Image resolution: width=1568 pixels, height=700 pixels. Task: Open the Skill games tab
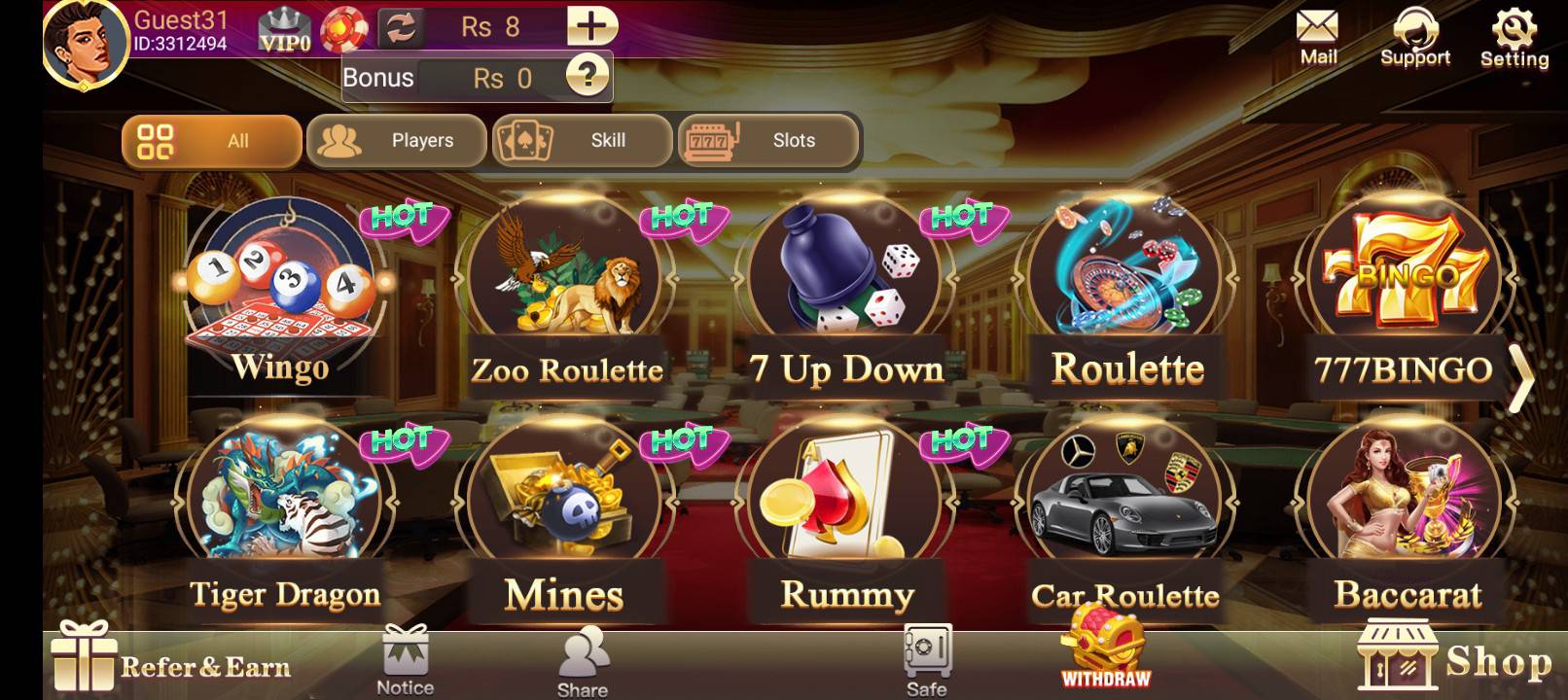click(x=581, y=141)
